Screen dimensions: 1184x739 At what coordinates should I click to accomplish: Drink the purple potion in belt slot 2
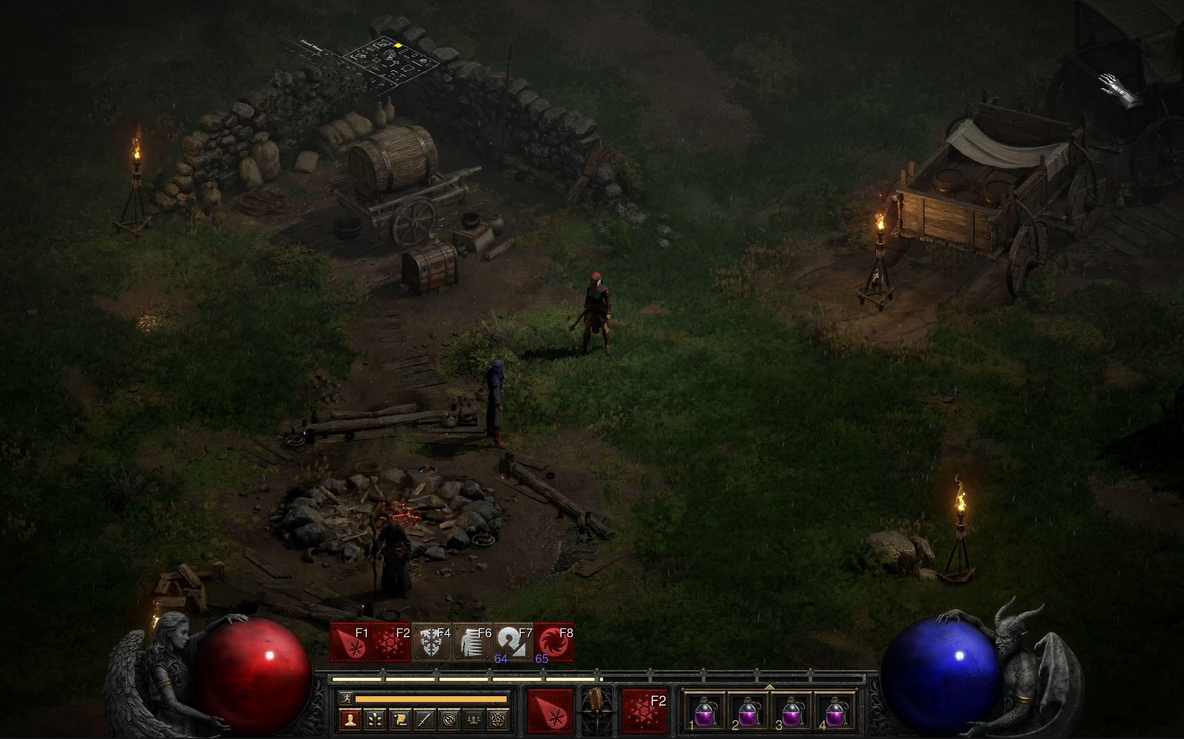click(749, 712)
